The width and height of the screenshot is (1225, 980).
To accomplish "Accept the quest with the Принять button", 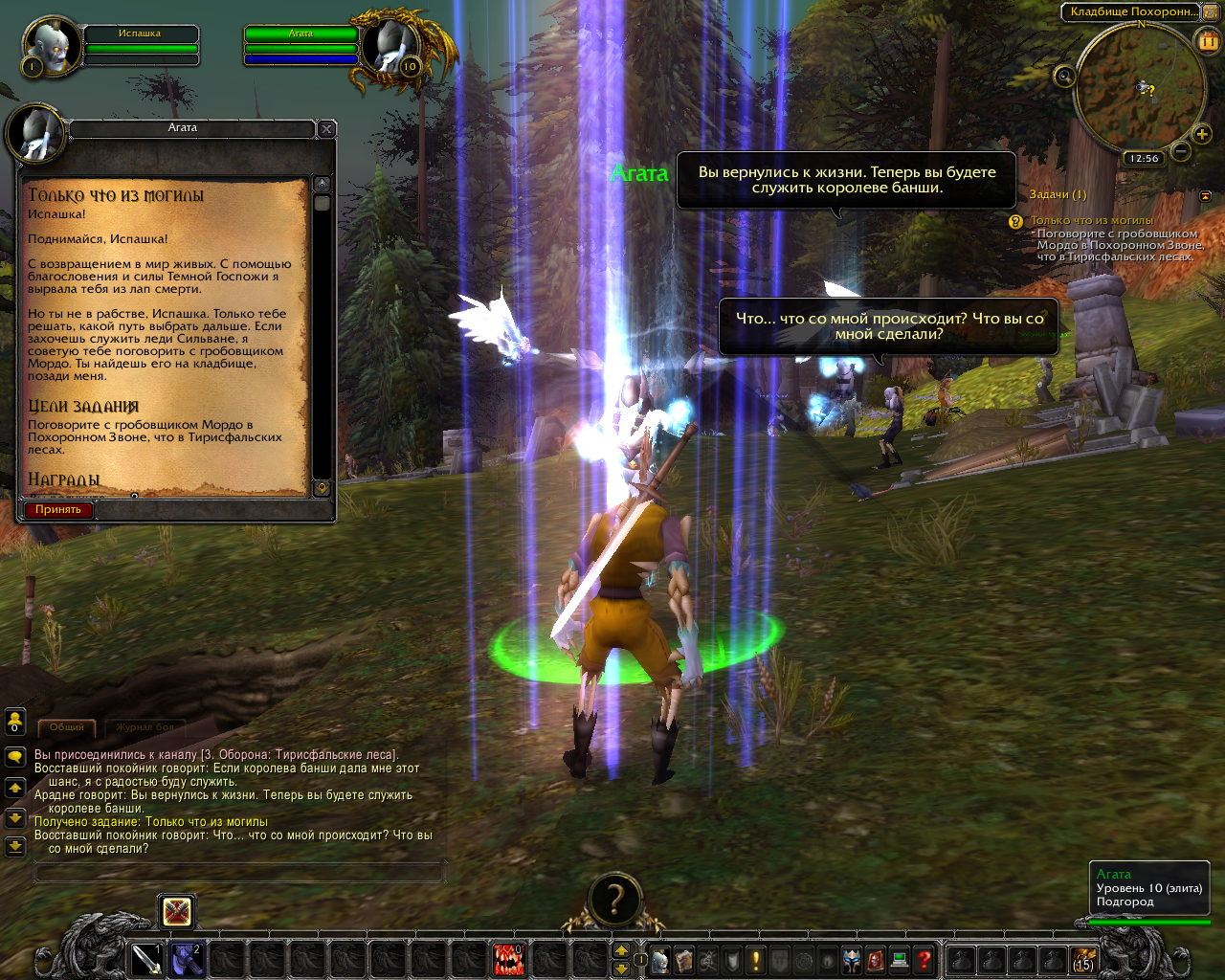I will (58, 509).
